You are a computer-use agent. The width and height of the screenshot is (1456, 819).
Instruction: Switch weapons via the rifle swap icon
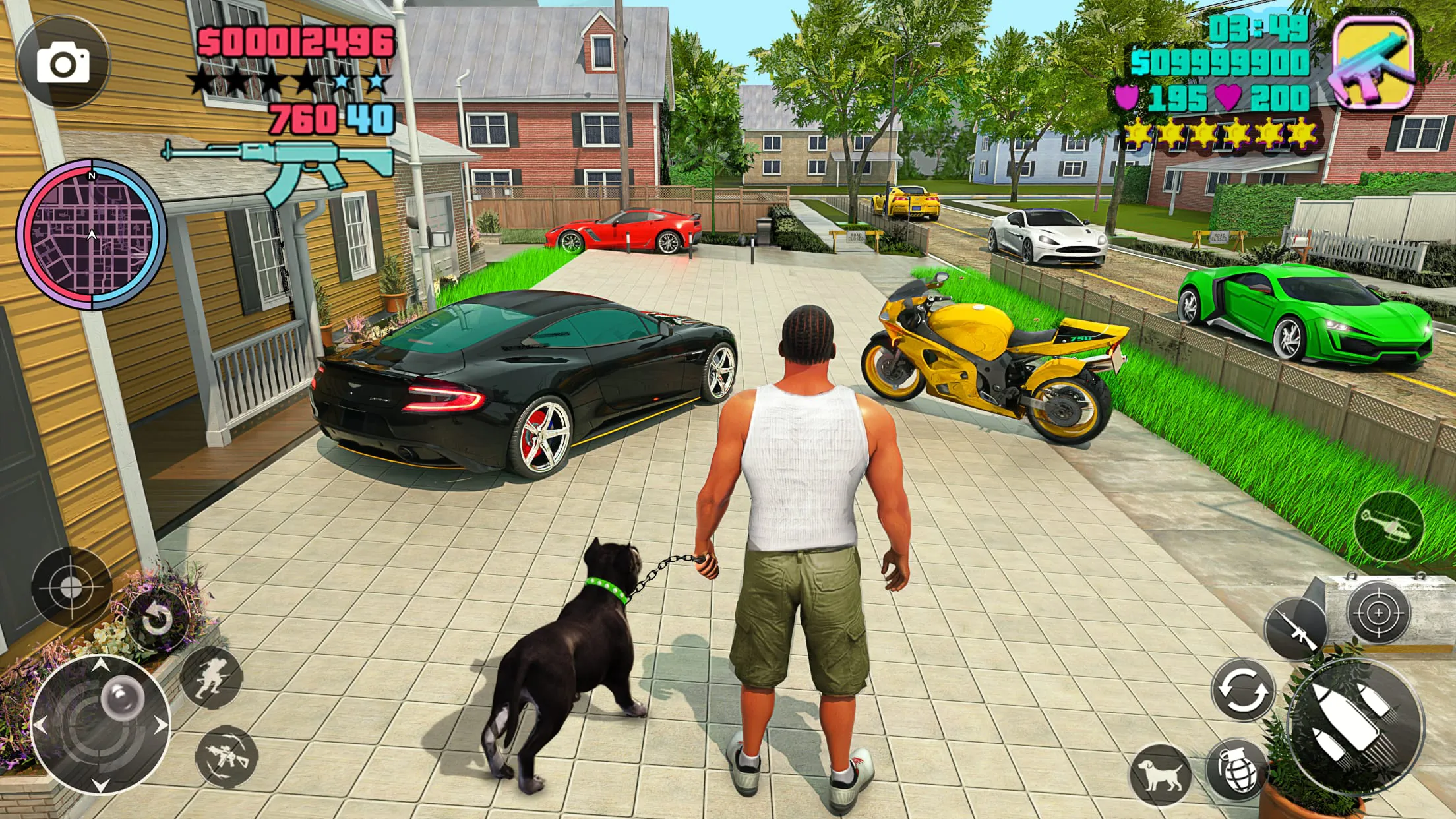point(226,757)
